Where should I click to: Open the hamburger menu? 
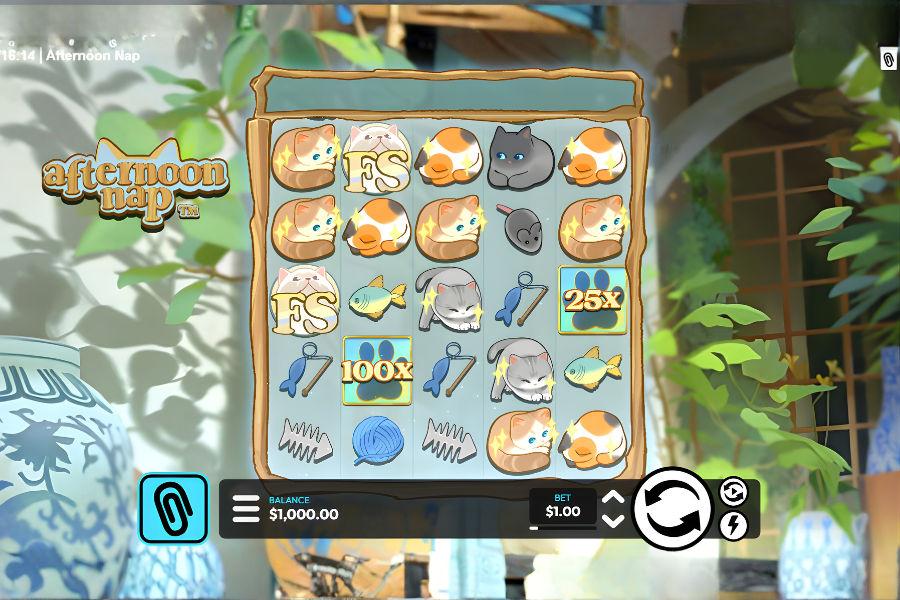tap(245, 509)
